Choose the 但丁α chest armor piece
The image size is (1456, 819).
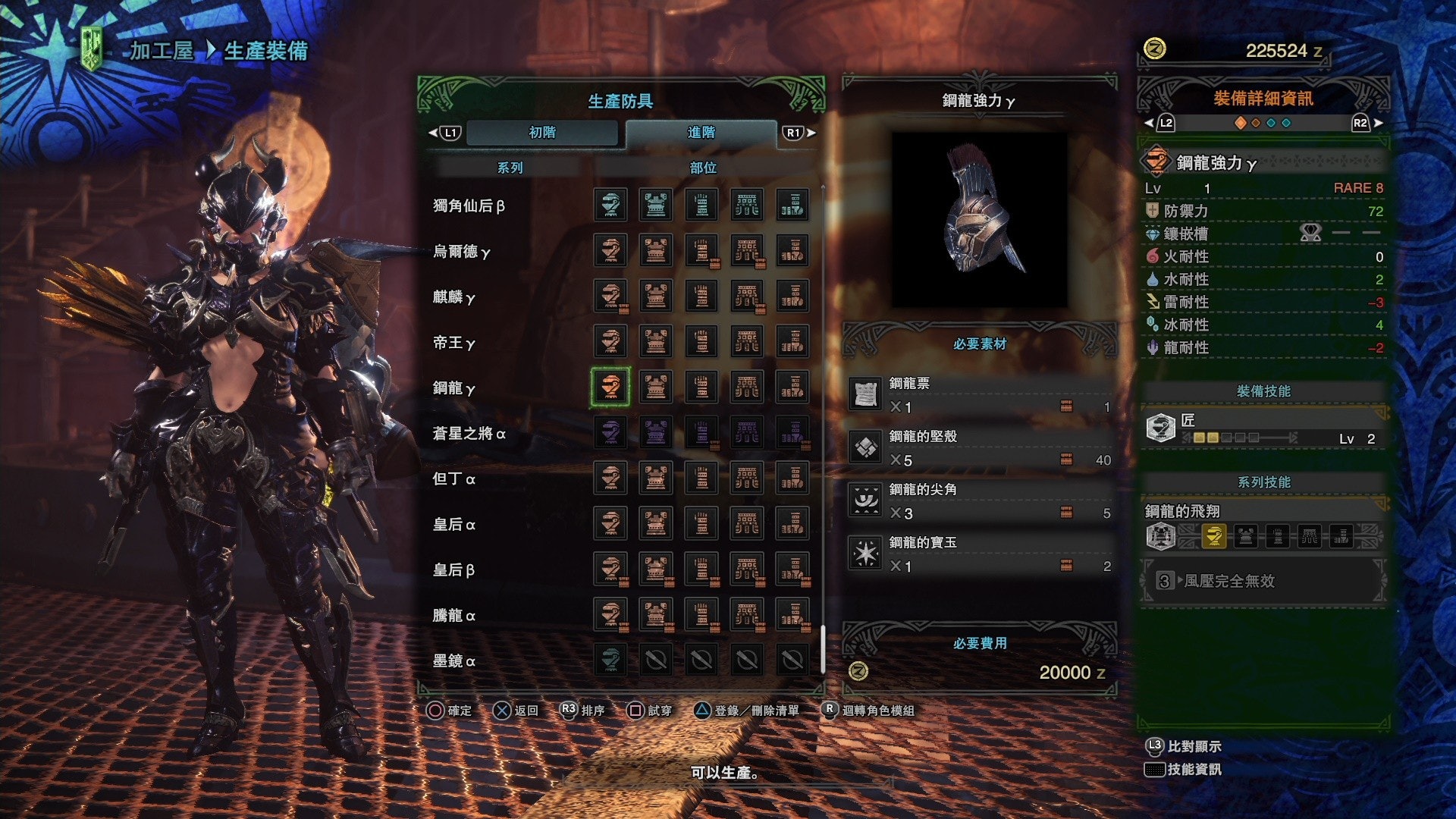(x=656, y=478)
